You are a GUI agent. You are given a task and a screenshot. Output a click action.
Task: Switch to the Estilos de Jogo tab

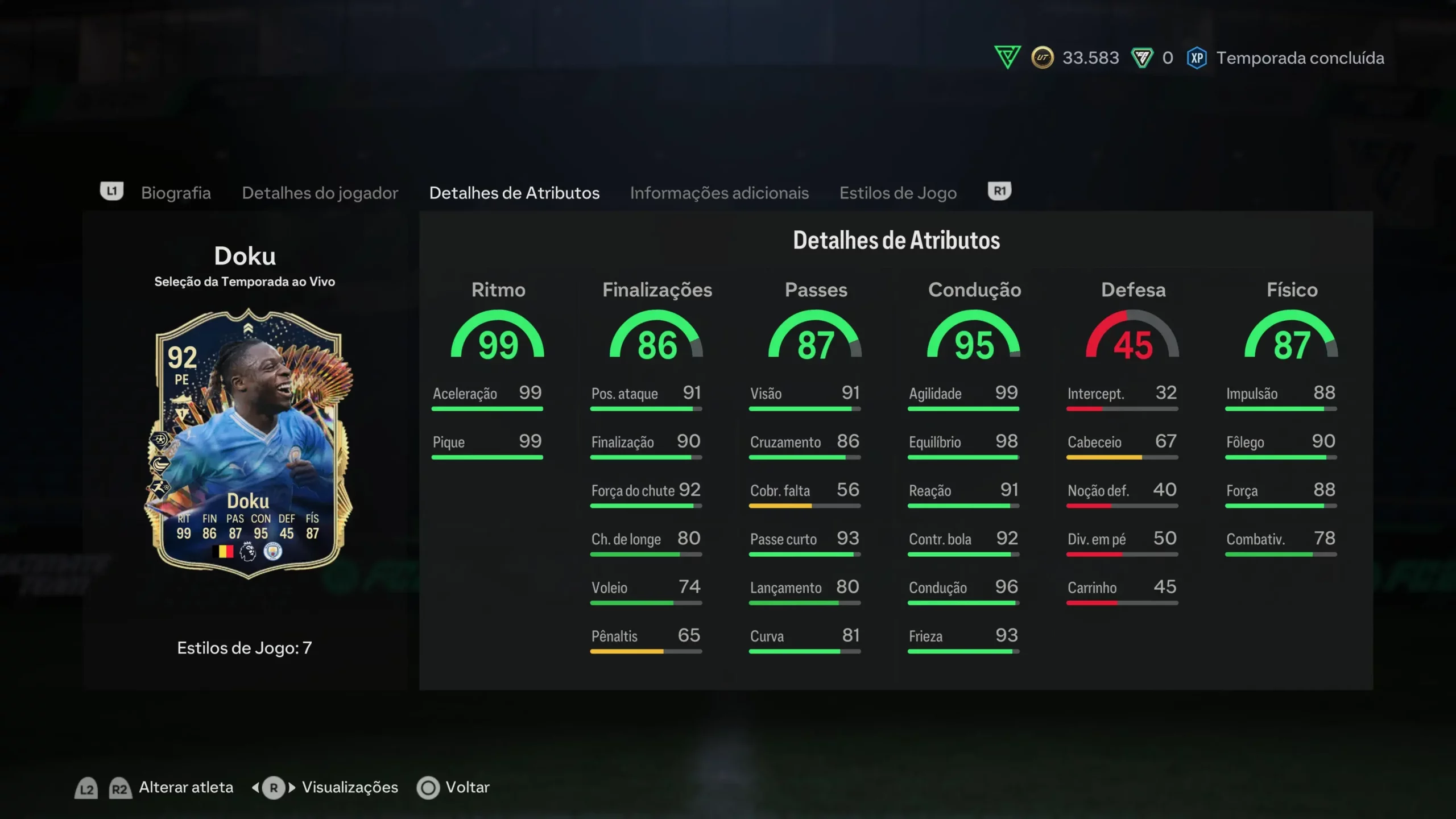click(897, 193)
